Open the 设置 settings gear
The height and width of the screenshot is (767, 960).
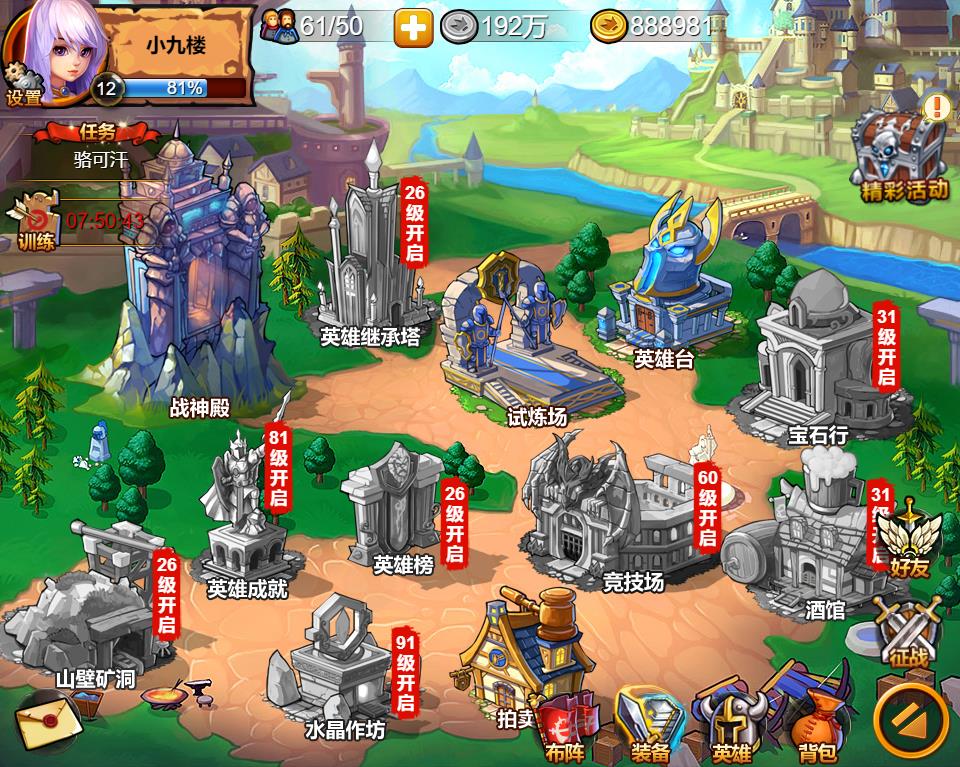(22, 85)
